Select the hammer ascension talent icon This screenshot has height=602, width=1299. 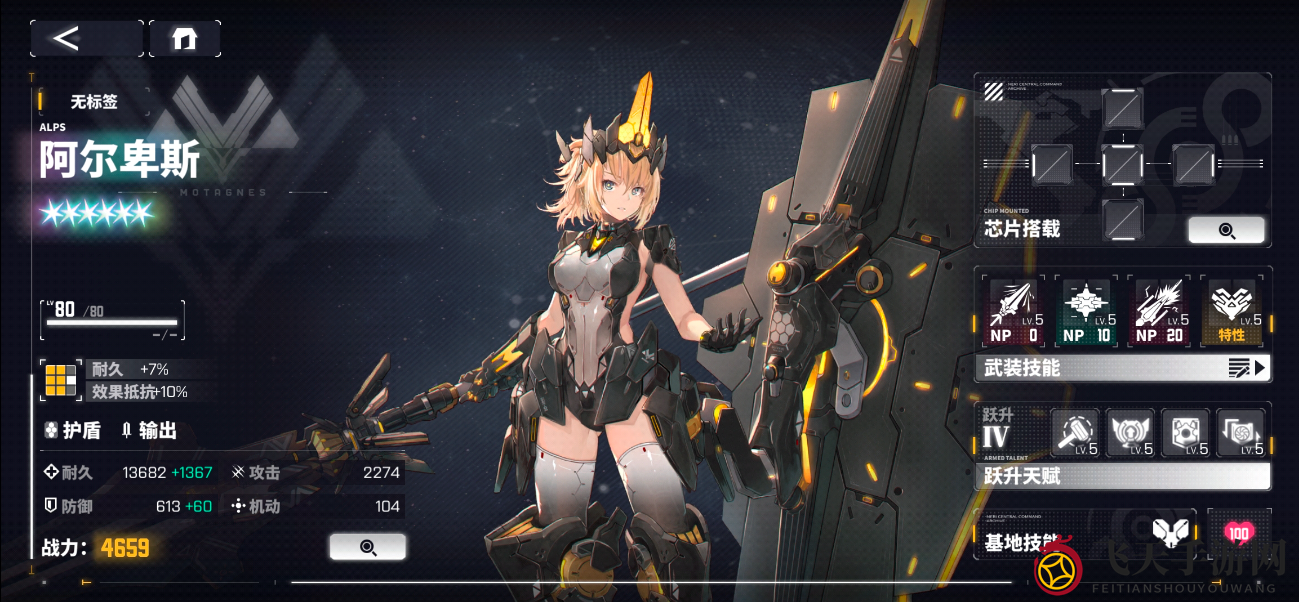pos(1076,433)
